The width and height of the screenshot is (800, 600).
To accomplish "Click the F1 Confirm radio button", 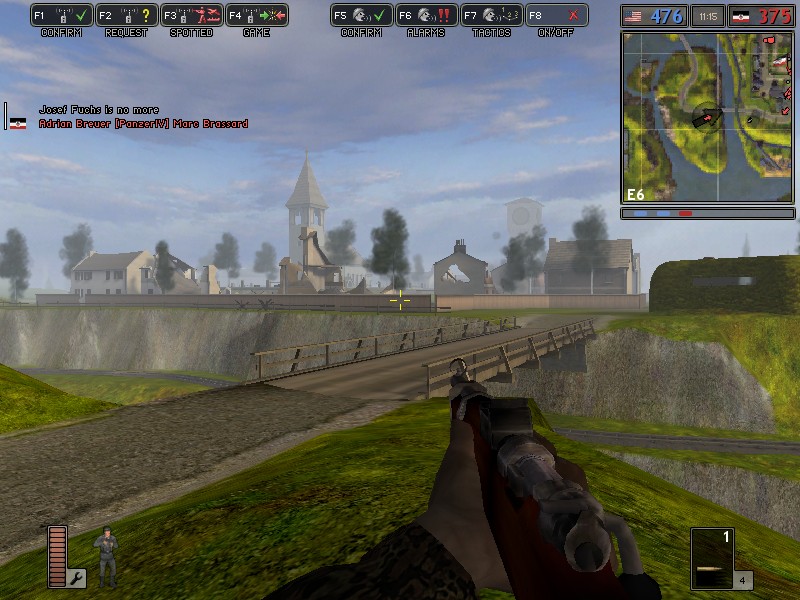I will (60, 16).
